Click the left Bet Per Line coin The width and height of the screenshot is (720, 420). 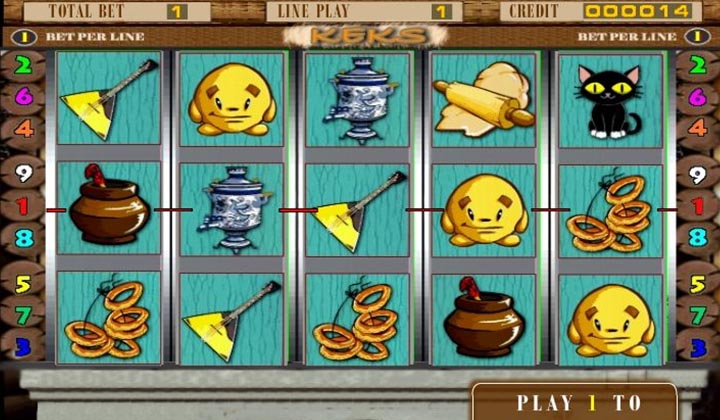click(x=22, y=37)
